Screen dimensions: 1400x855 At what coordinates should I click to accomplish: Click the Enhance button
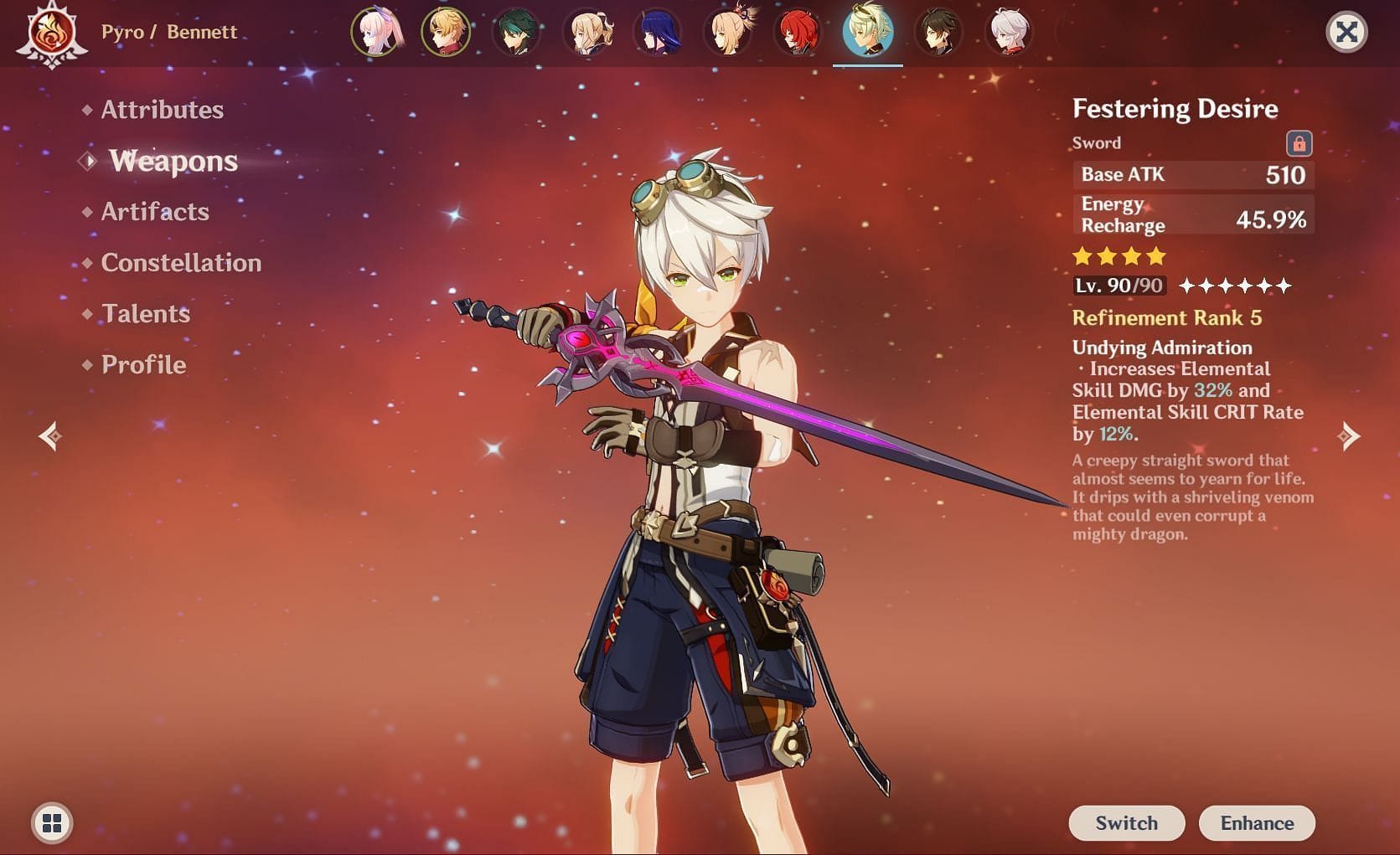coord(1257,822)
